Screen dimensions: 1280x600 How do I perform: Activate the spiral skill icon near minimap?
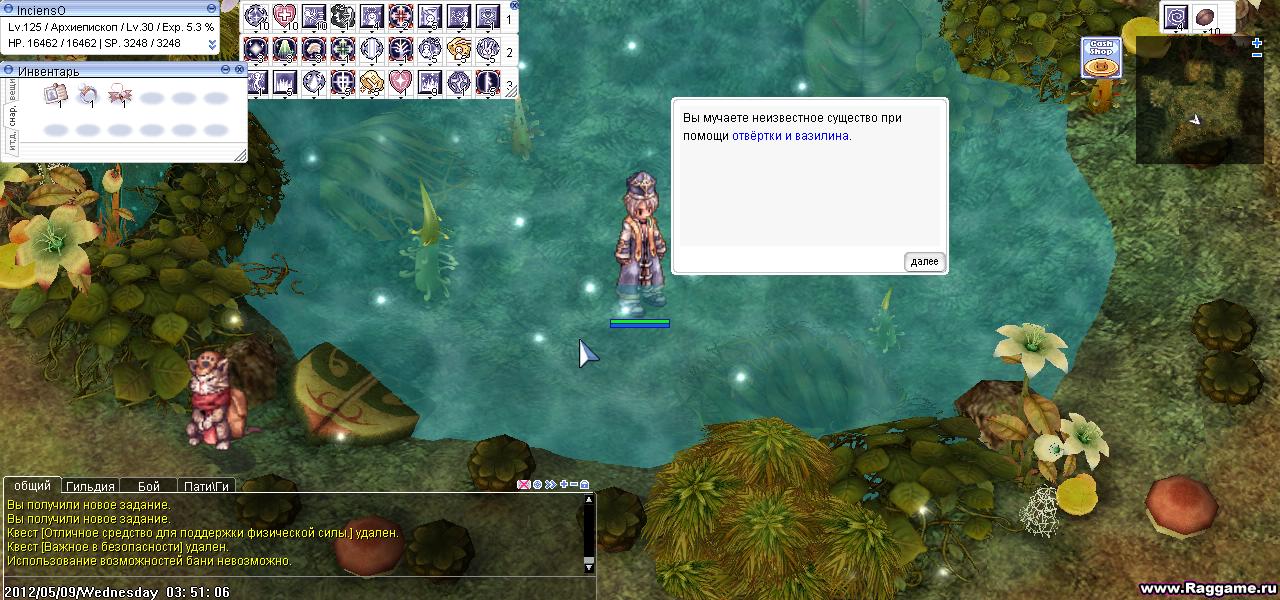1176,17
